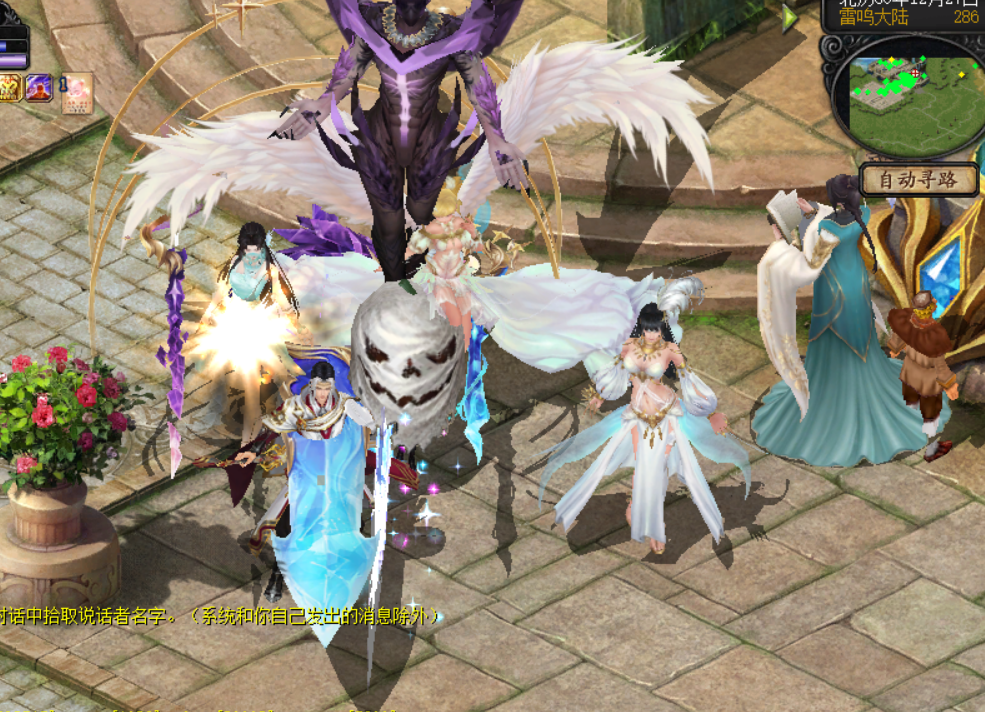The image size is (985, 712).
Task: Click the 自动寻路 auto-pathfinding button
Action: pyautogui.click(x=913, y=180)
